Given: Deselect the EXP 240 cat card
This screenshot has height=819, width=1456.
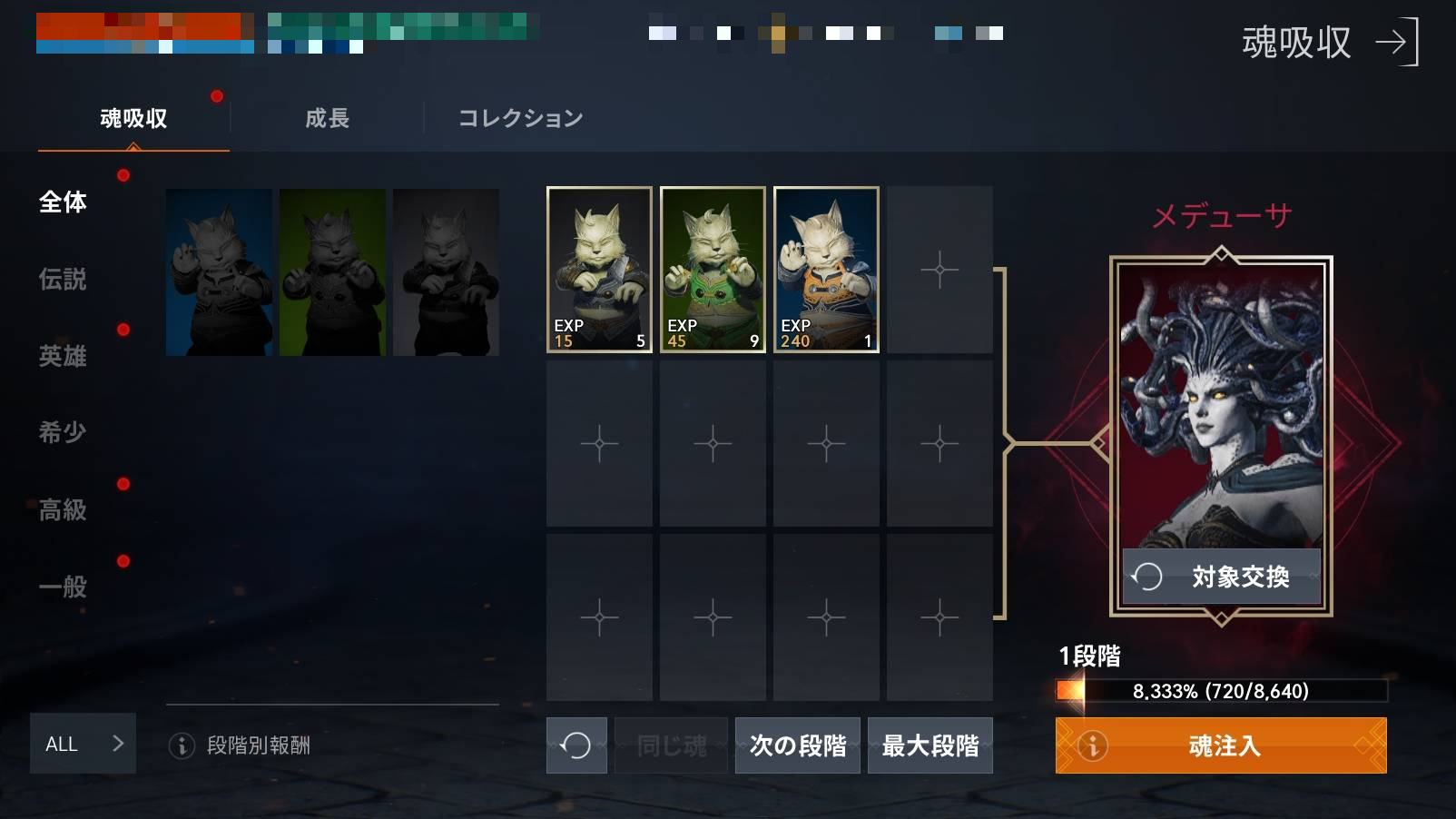Looking at the screenshot, I should click(824, 269).
